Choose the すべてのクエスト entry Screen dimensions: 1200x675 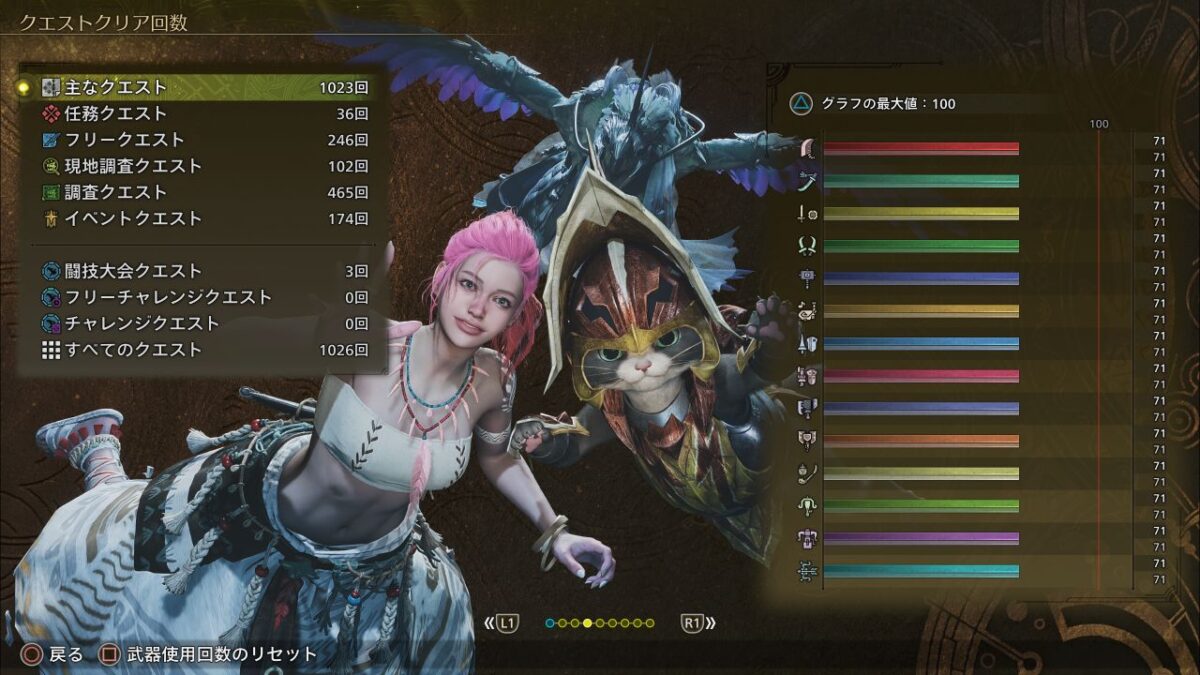(200, 350)
